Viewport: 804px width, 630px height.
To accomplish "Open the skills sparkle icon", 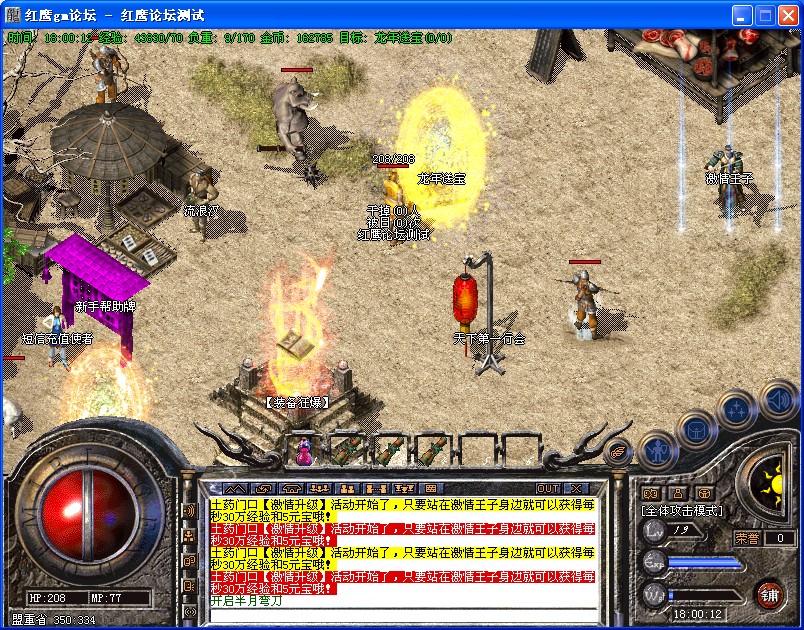I will coord(737,408).
